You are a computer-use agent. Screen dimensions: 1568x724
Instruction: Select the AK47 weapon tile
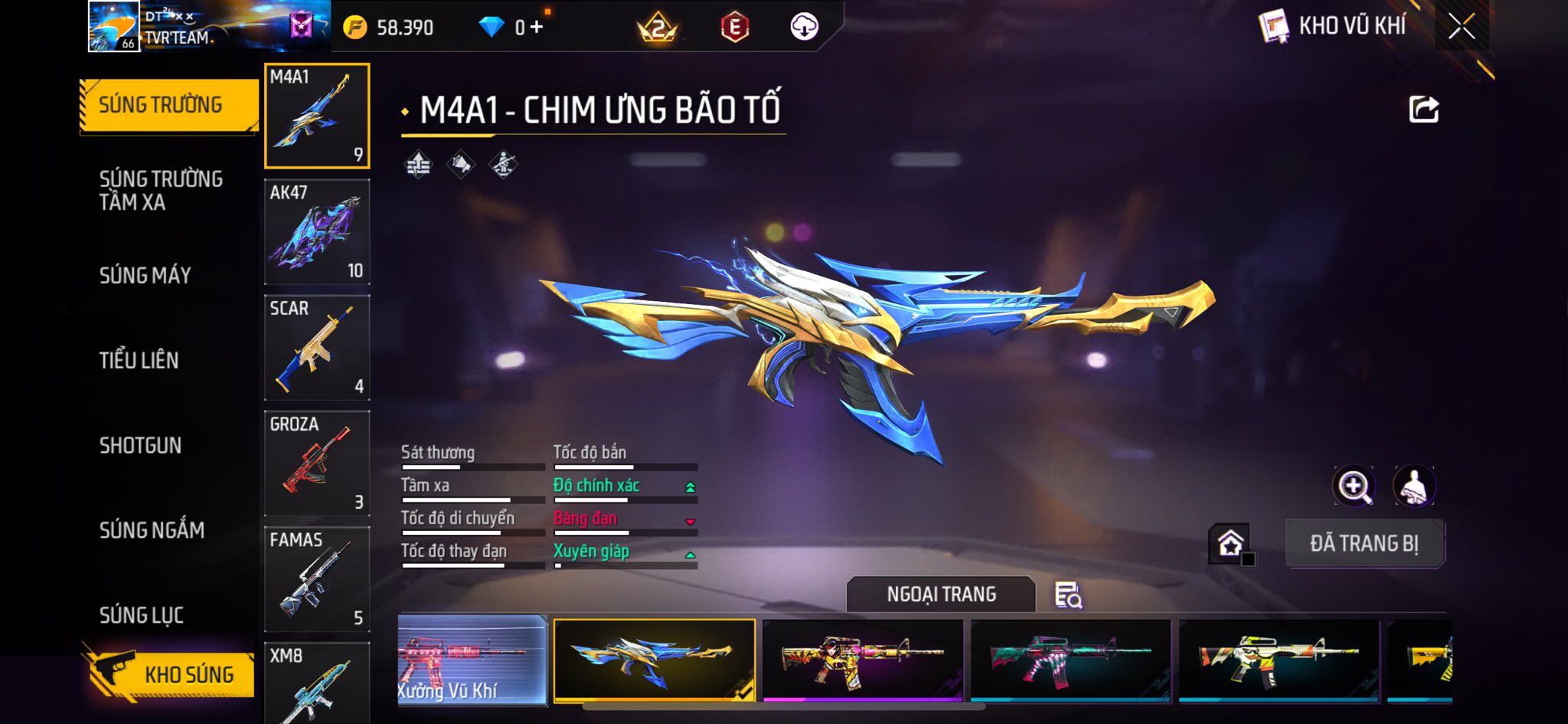(317, 232)
